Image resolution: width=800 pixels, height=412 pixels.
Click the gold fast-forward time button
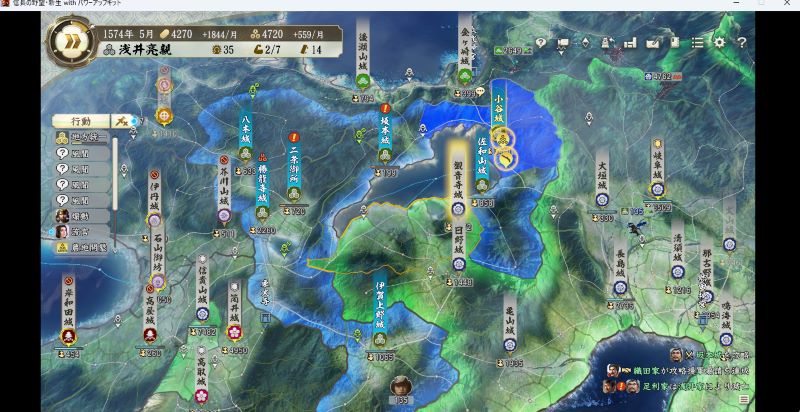(72, 41)
